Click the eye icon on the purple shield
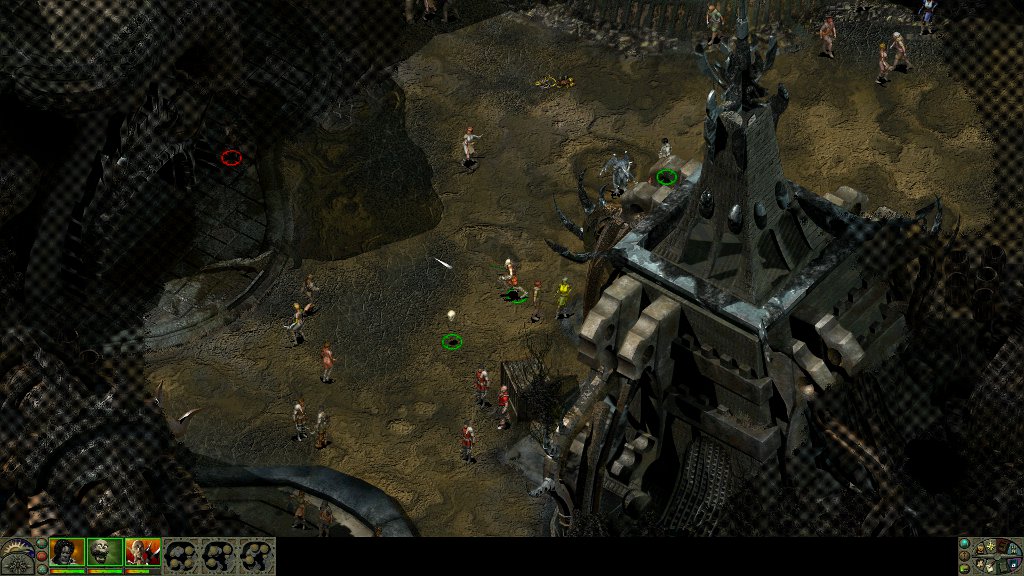This screenshot has height=576, width=1024. tap(1013, 565)
